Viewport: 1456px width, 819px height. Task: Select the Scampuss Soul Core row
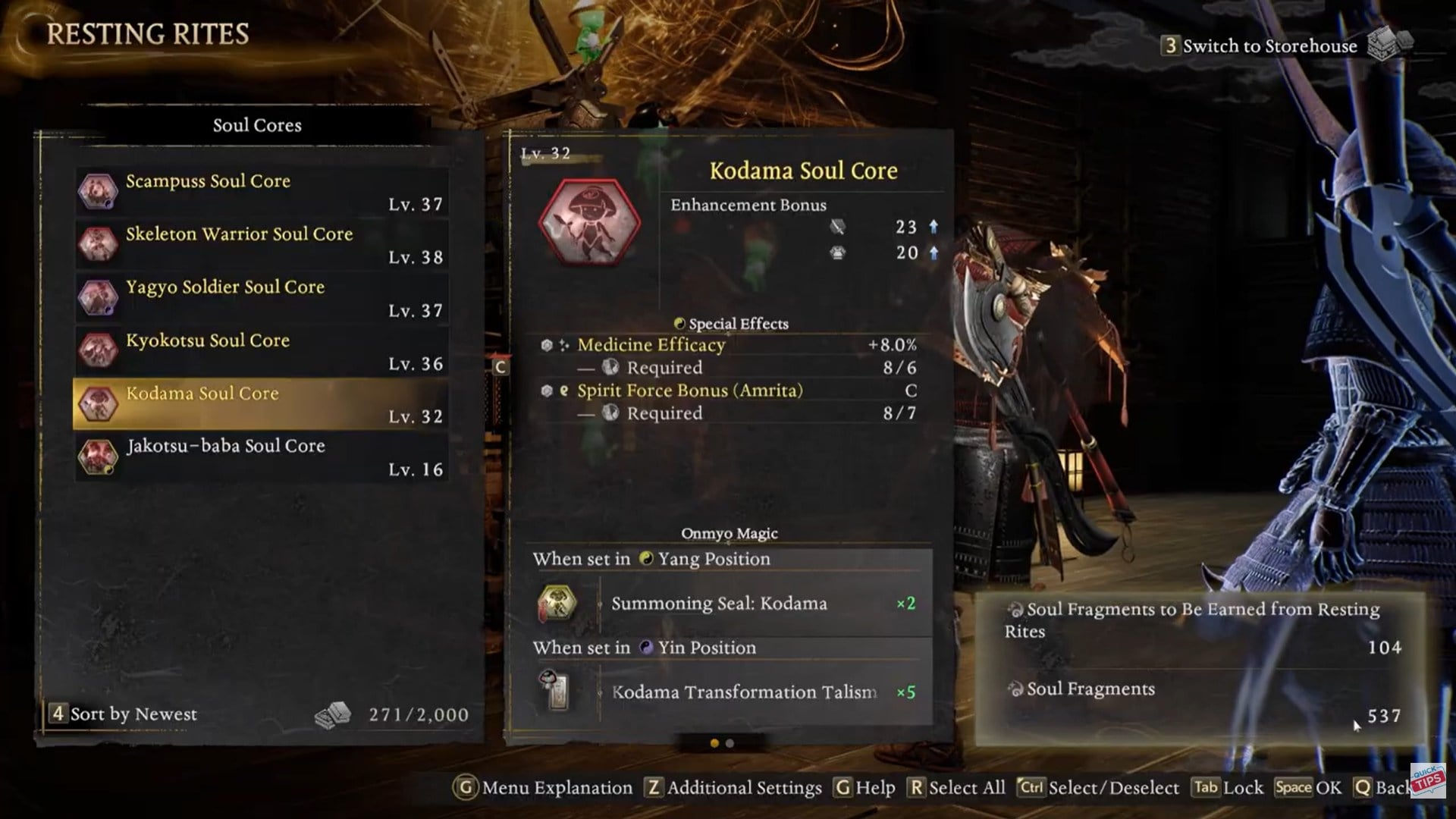pyautogui.click(x=261, y=191)
